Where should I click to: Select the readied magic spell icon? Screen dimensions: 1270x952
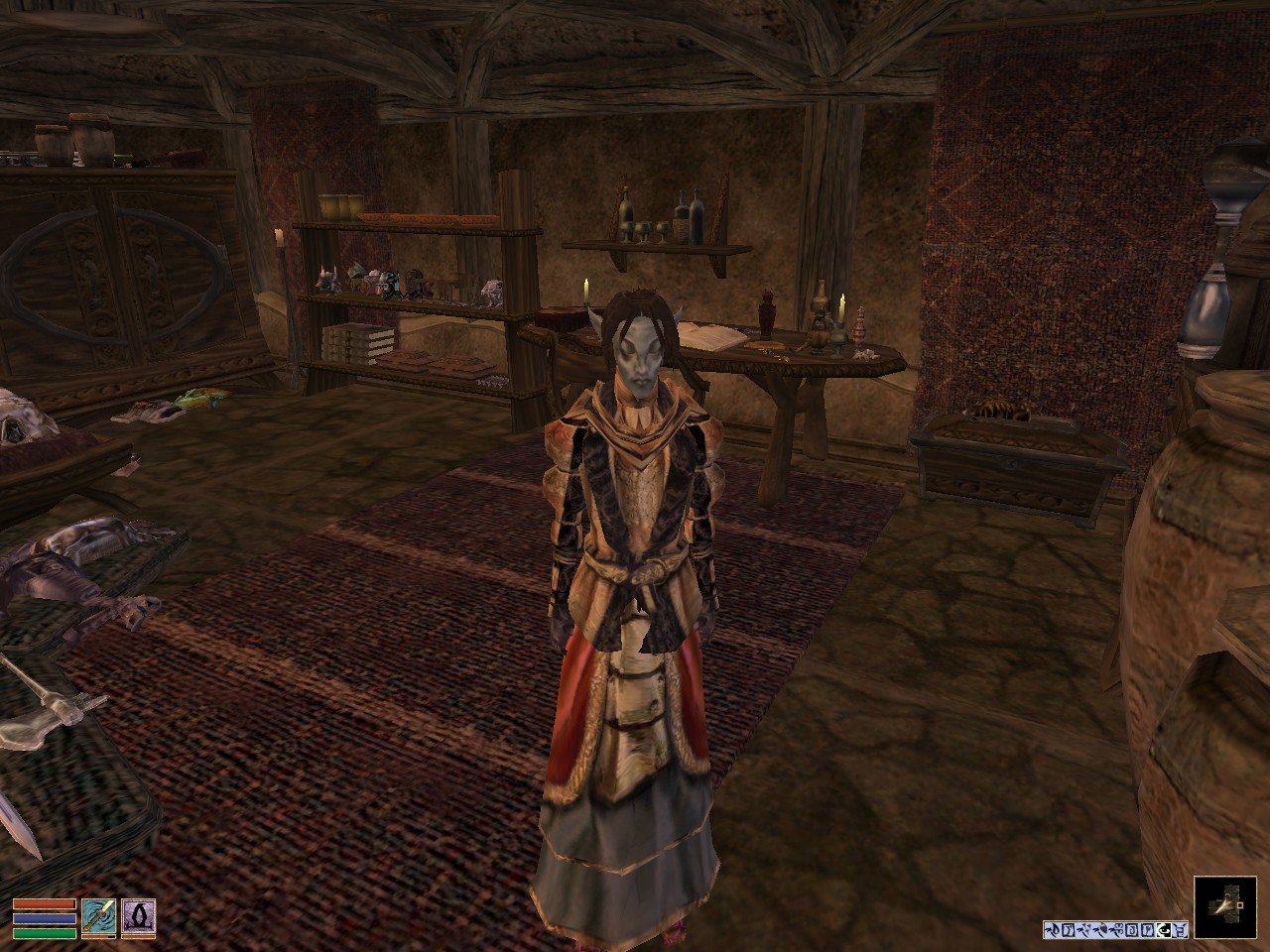tap(139, 916)
